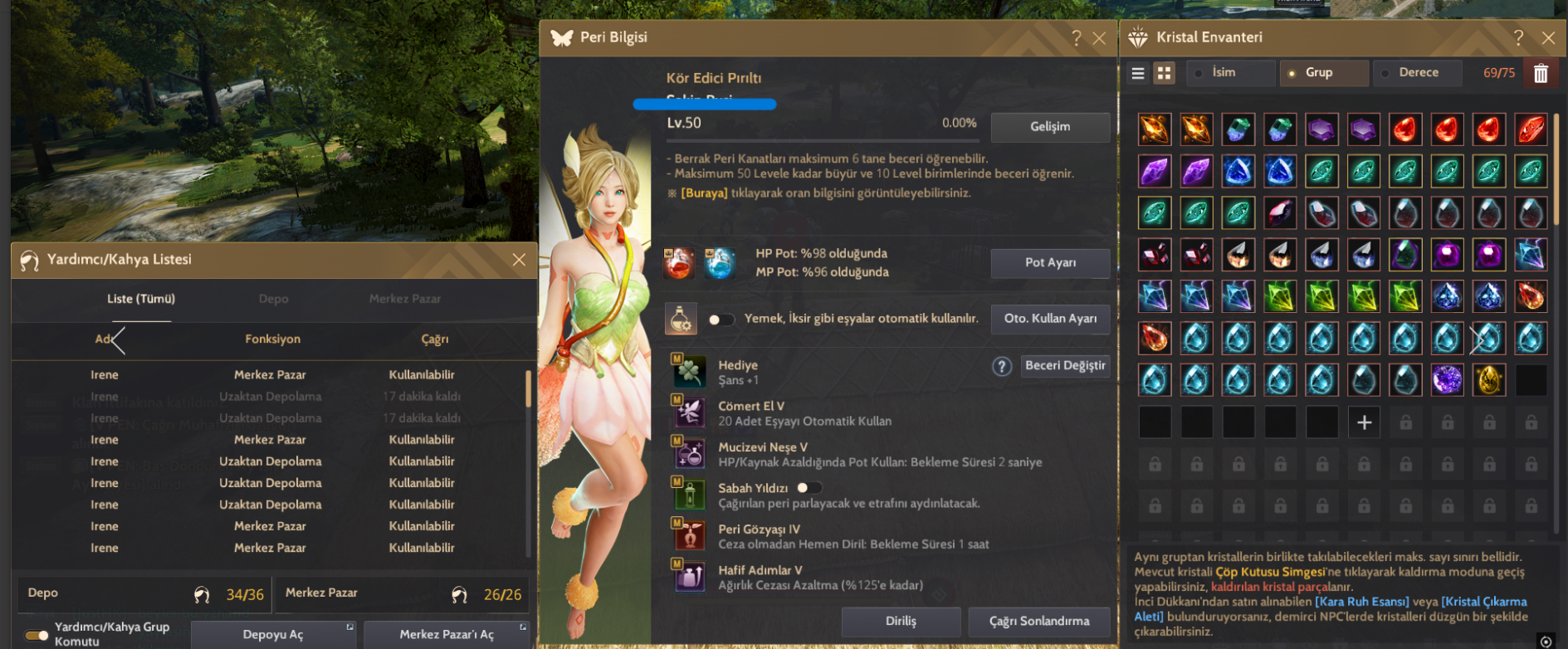Toggle the Yardımcı/Kahya Grup Komutu switch
Viewport: 1568px width, 649px height.
pyautogui.click(x=35, y=633)
